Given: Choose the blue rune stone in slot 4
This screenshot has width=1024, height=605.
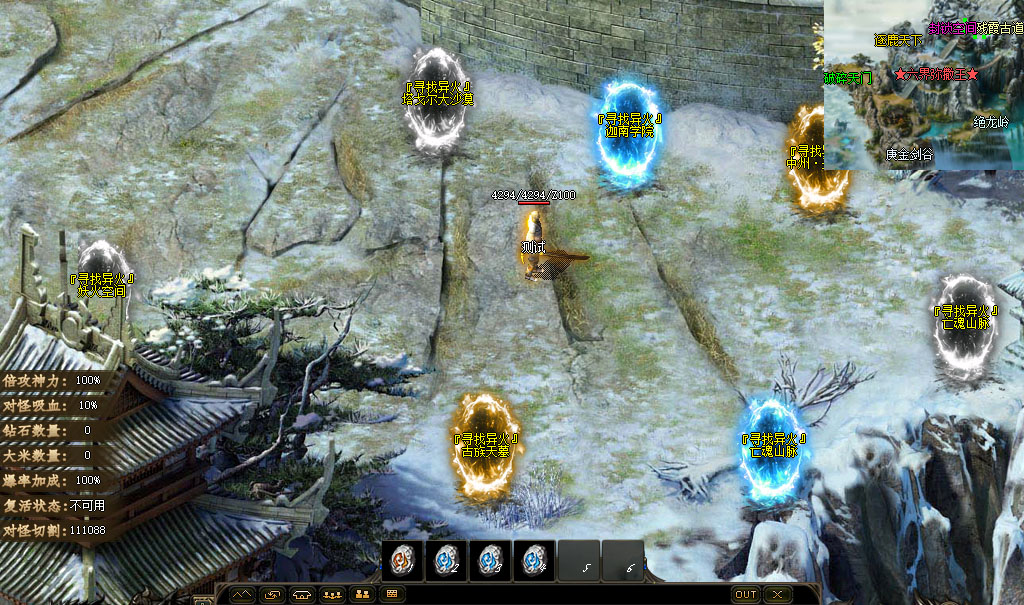Looking at the screenshot, I should [x=534, y=560].
